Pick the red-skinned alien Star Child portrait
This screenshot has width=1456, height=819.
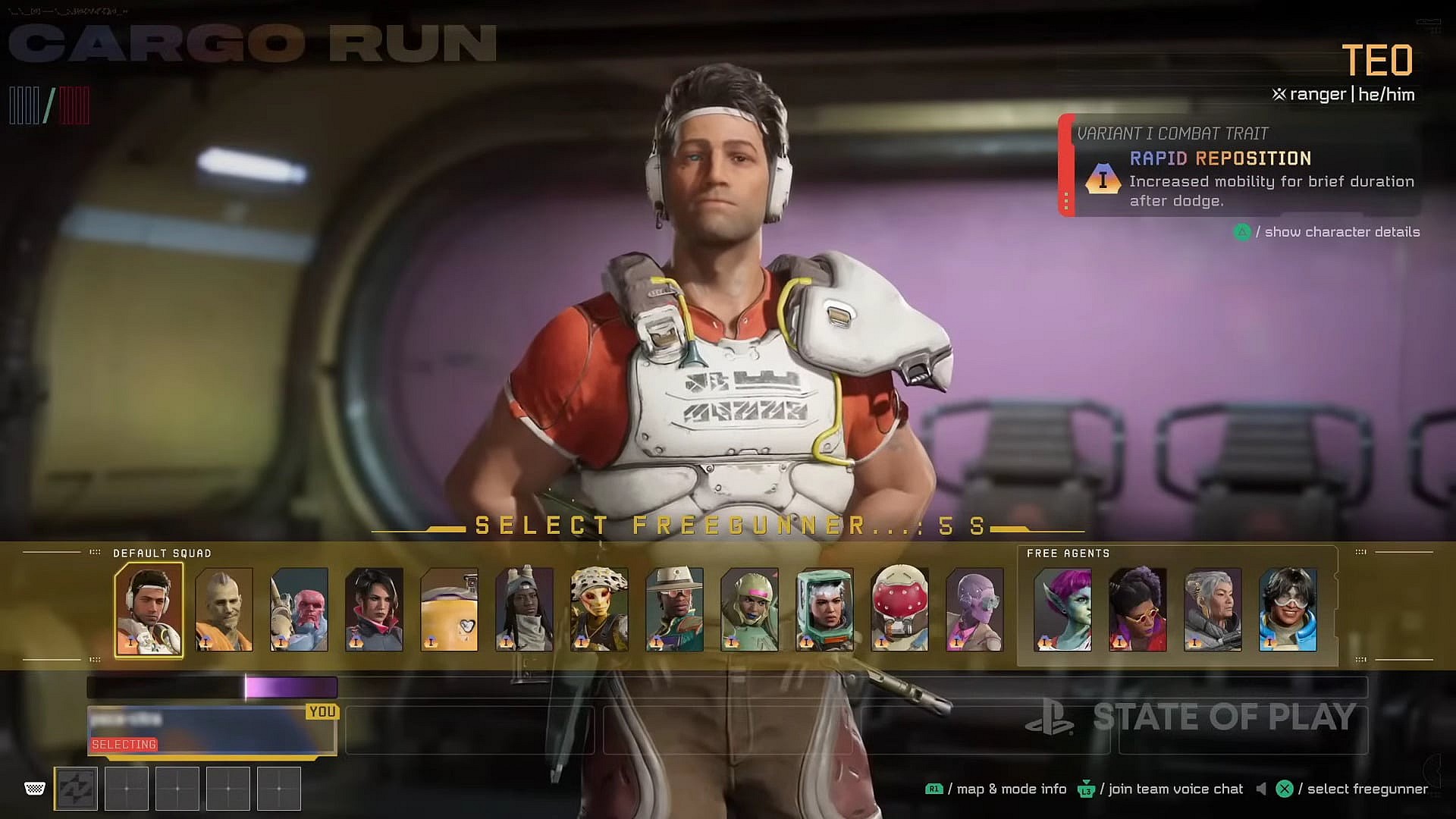coord(299,610)
